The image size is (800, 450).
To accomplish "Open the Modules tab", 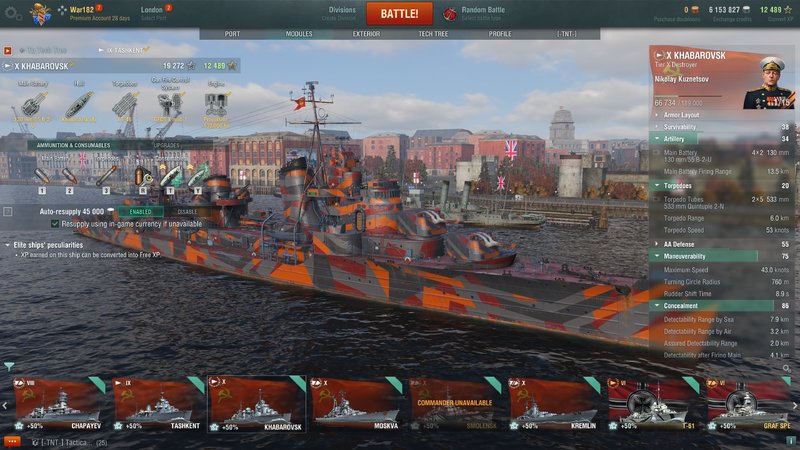I will [299, 33].
